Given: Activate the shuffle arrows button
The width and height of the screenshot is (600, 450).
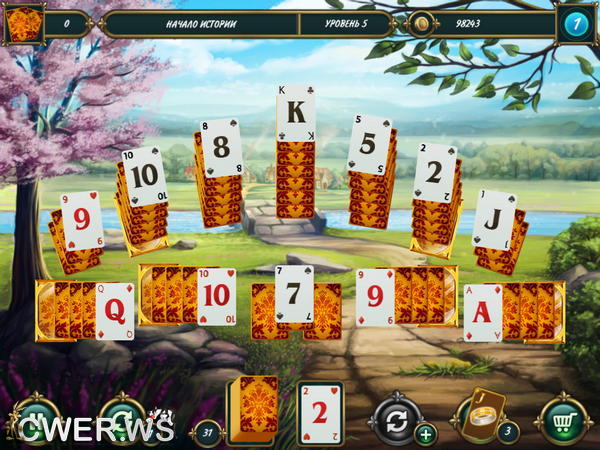Looking at the screenshot, I should (395, 418).
